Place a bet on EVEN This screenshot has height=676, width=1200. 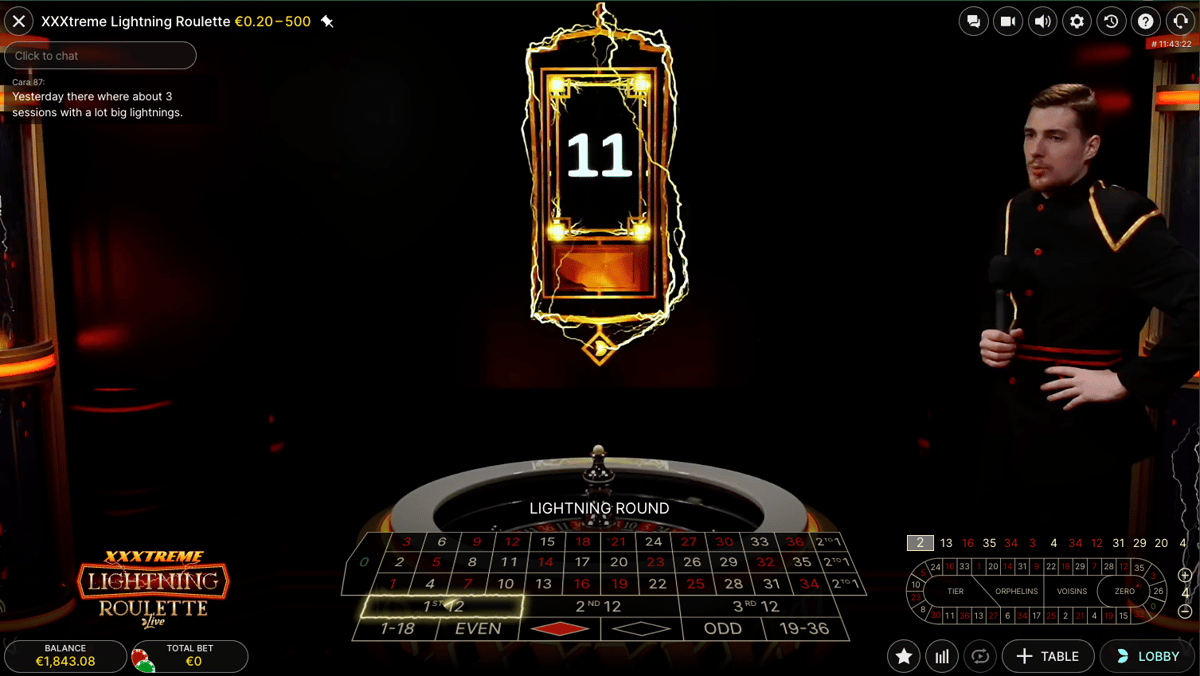[478, 629]
